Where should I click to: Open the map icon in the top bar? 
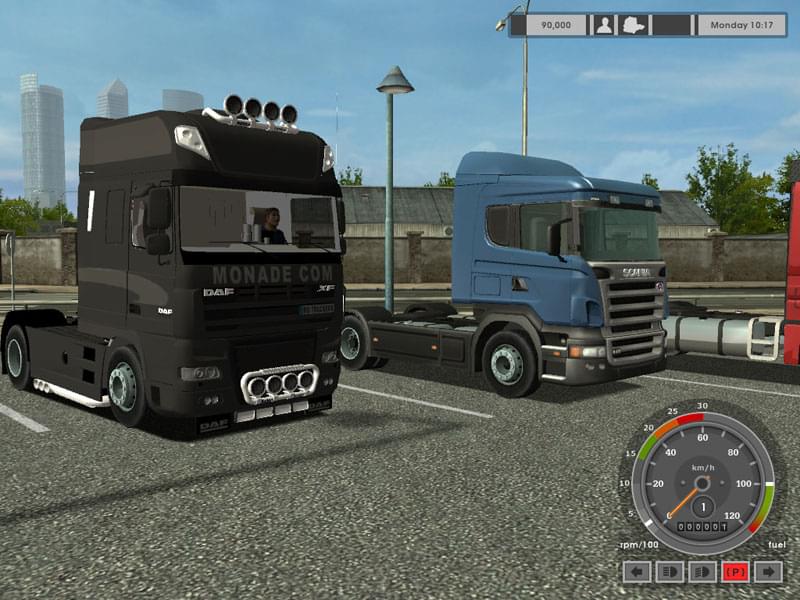coord(636,25)
